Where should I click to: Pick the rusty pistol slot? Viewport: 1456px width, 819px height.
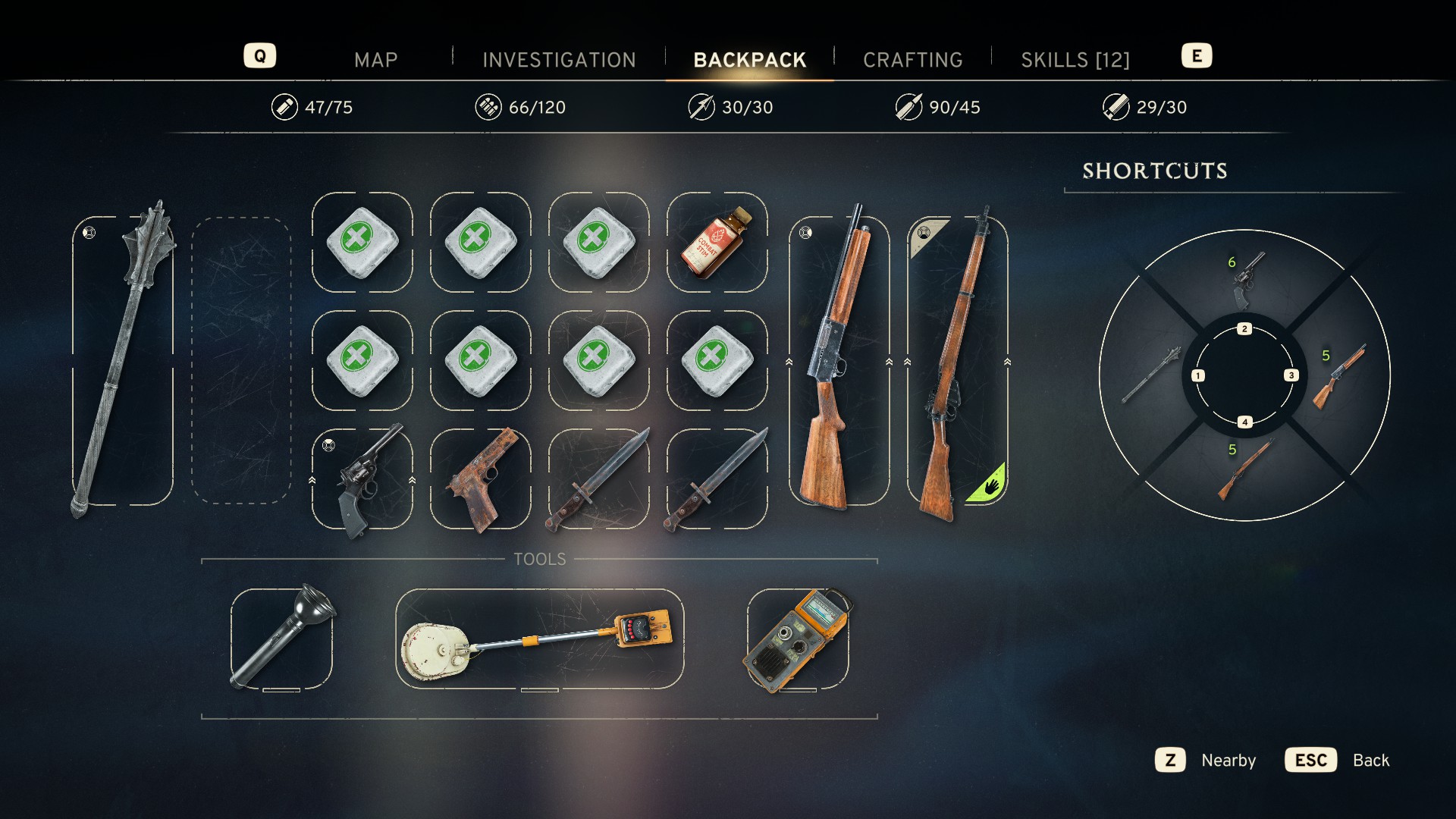tap(481, 479)
